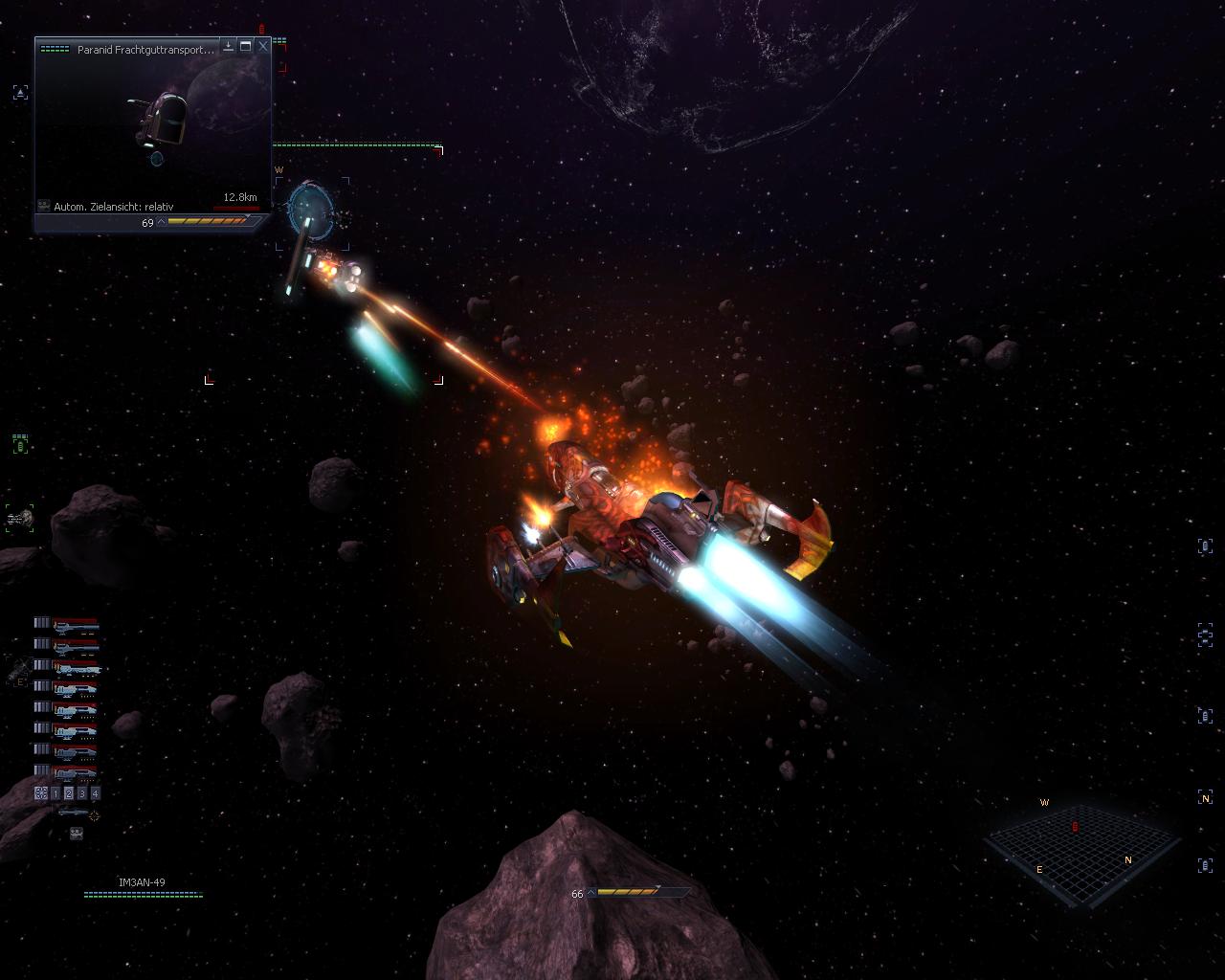Close the Paranid Frachtguttransport monitor window
Image resolution: width=1225 pixels, height=980 pixels.
tap(263, 45)
